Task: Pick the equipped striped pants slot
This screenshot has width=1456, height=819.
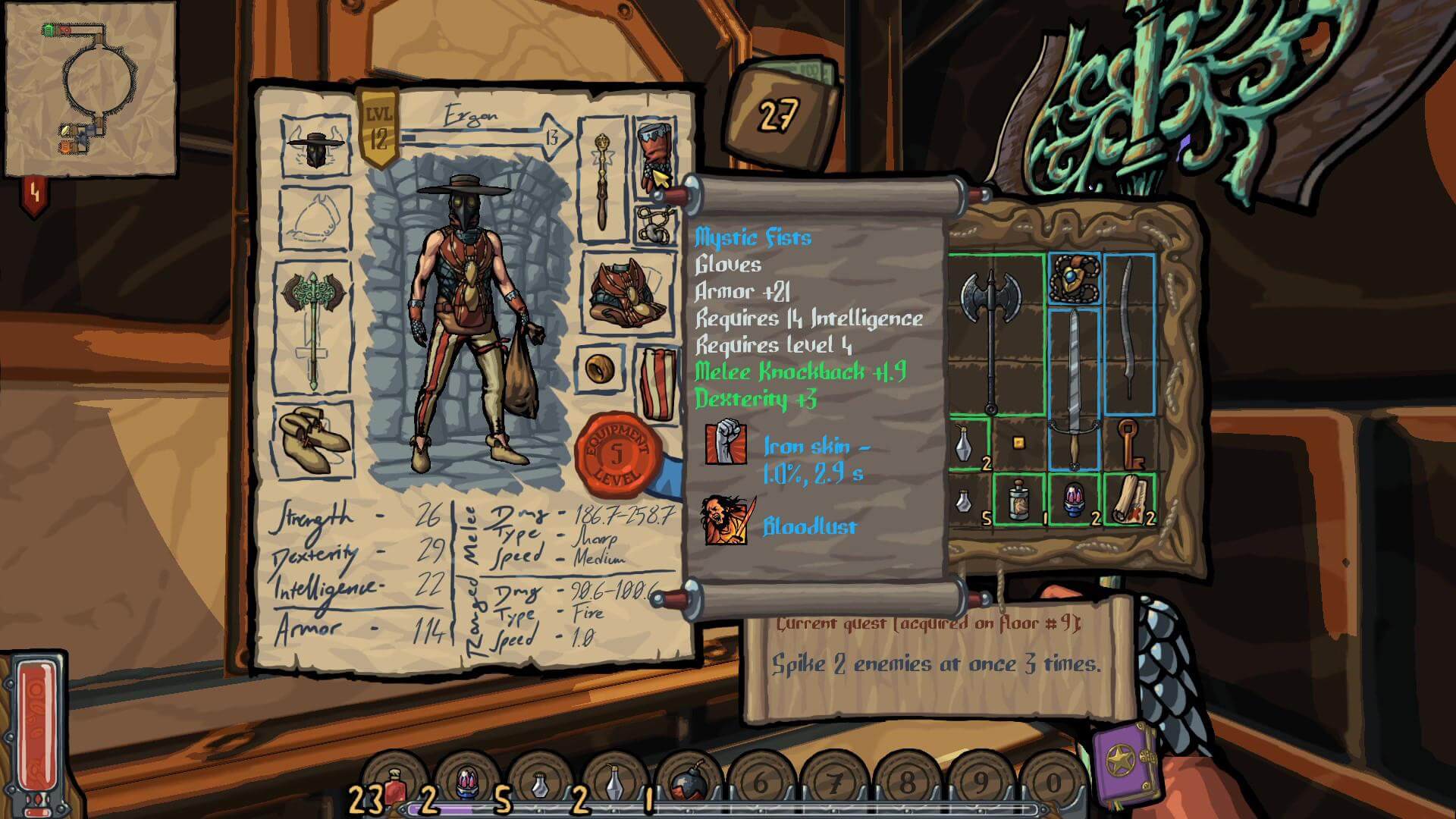Action: 657,383
